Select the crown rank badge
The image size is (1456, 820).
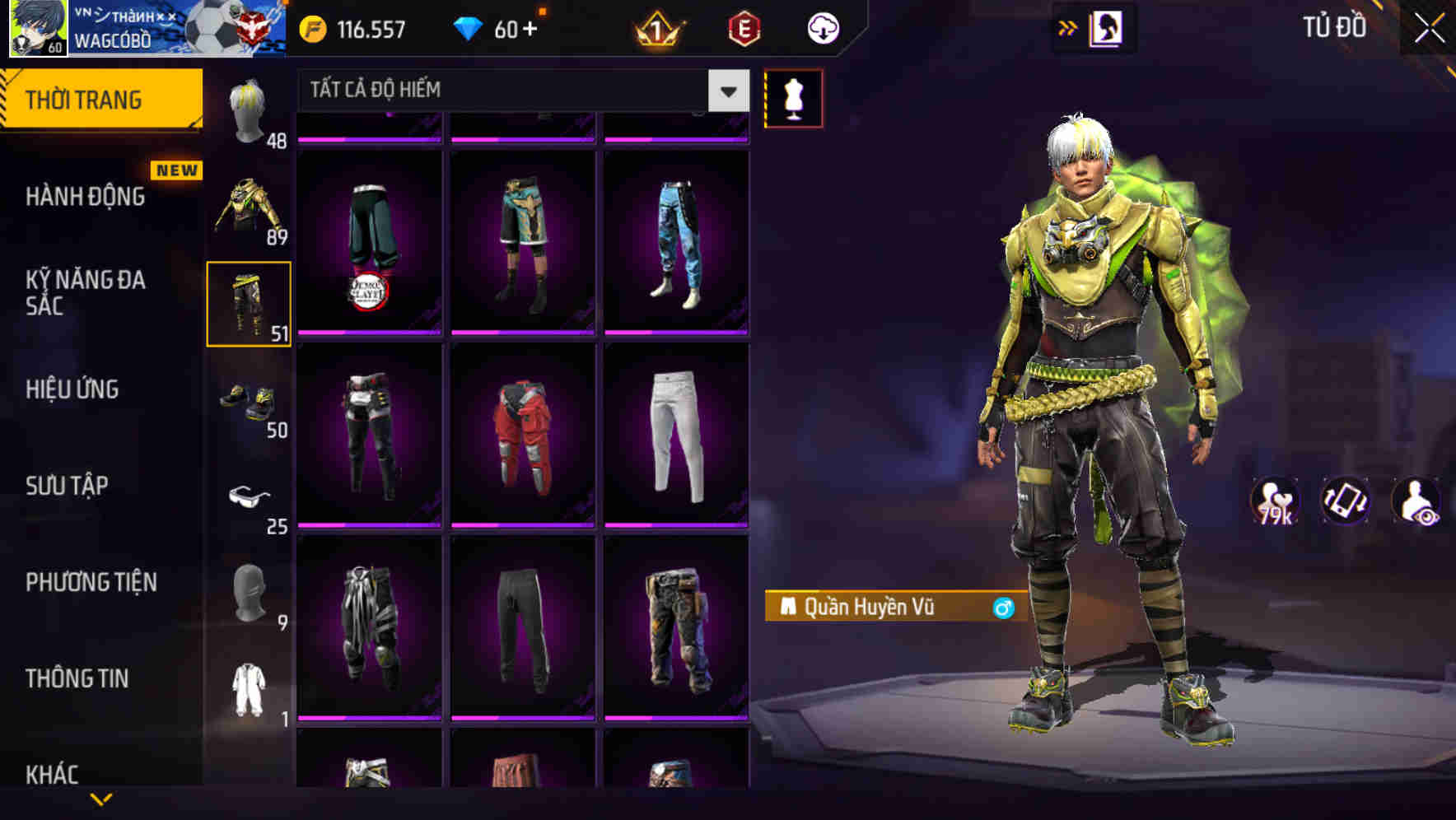click(x=655, y=28)
